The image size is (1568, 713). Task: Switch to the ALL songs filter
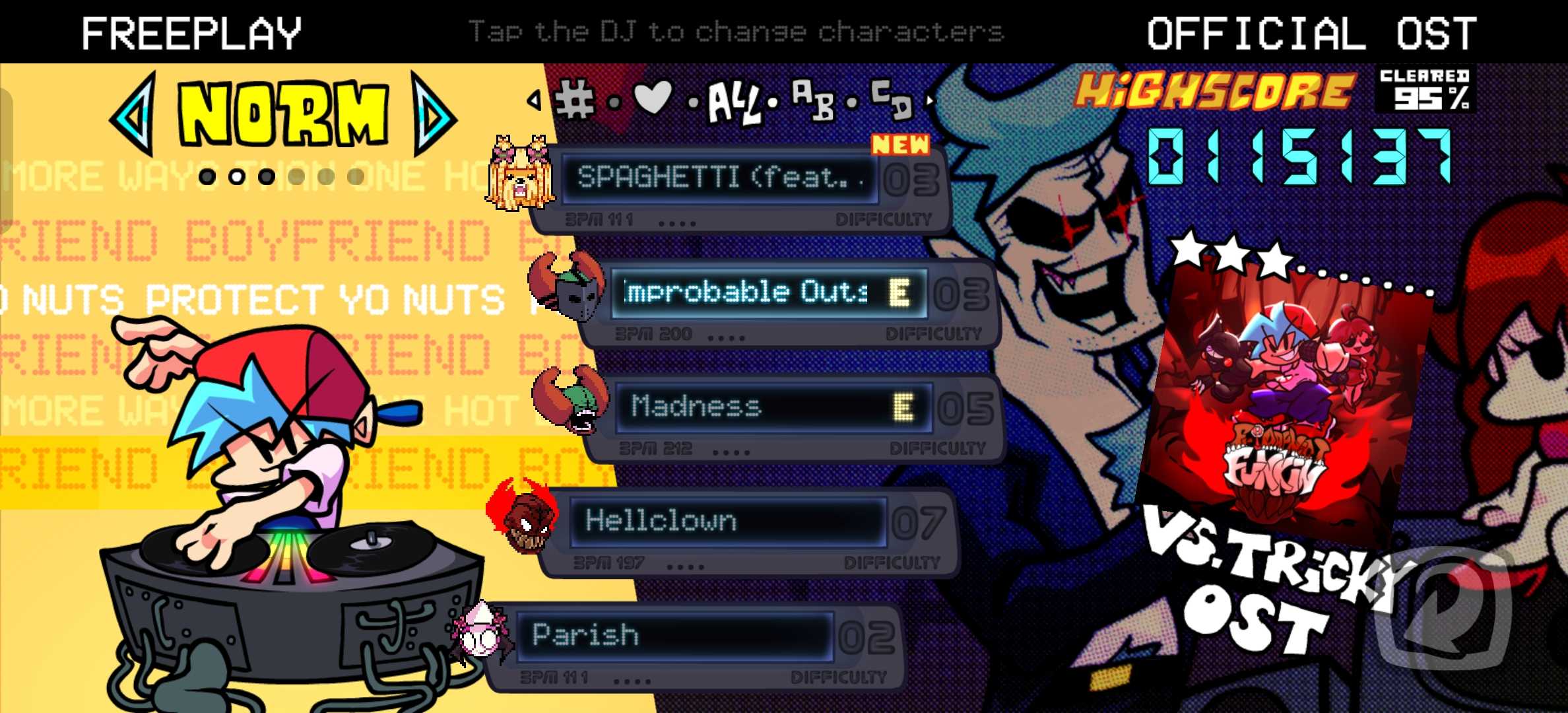[x=734, y=104]
